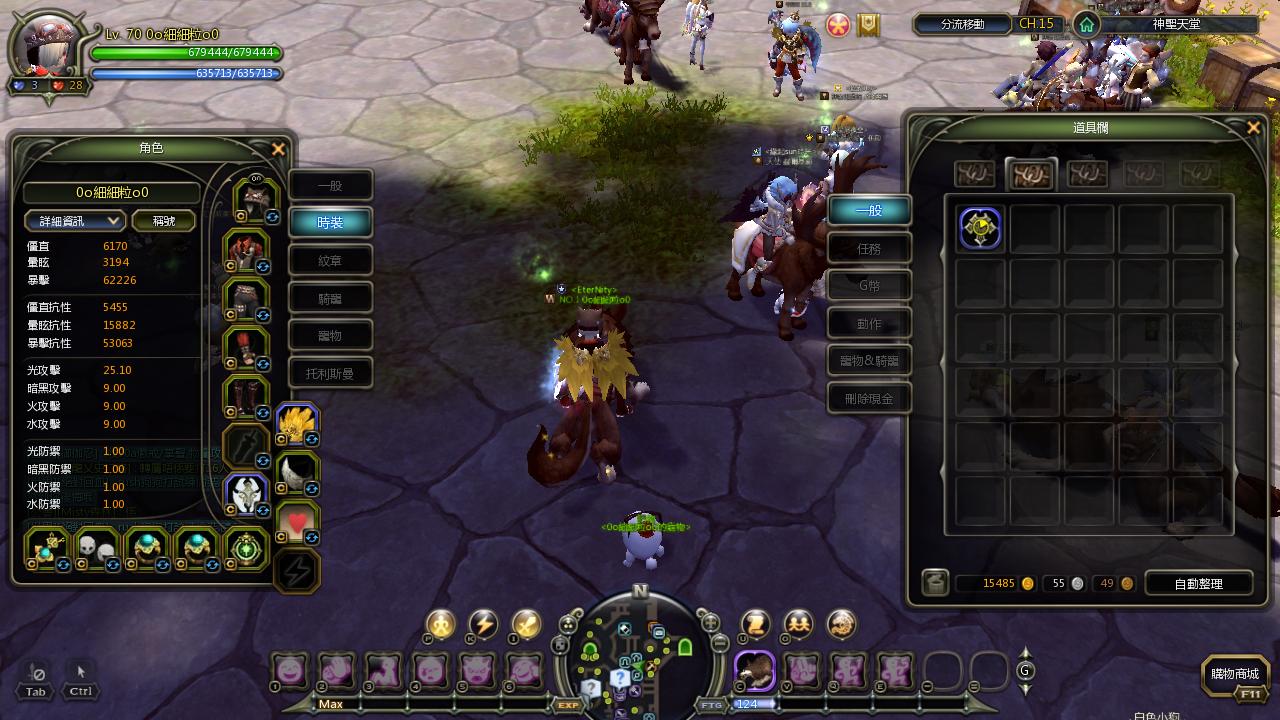Open the 購物商城 cash shop
The image size is (1280, 720).
click(x=1234, y=675)
